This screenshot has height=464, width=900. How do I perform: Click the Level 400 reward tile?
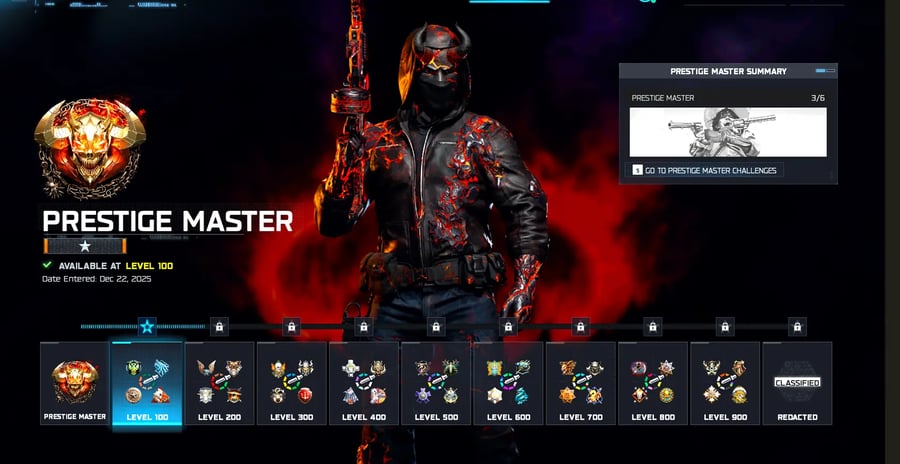(x=363, y=383)
